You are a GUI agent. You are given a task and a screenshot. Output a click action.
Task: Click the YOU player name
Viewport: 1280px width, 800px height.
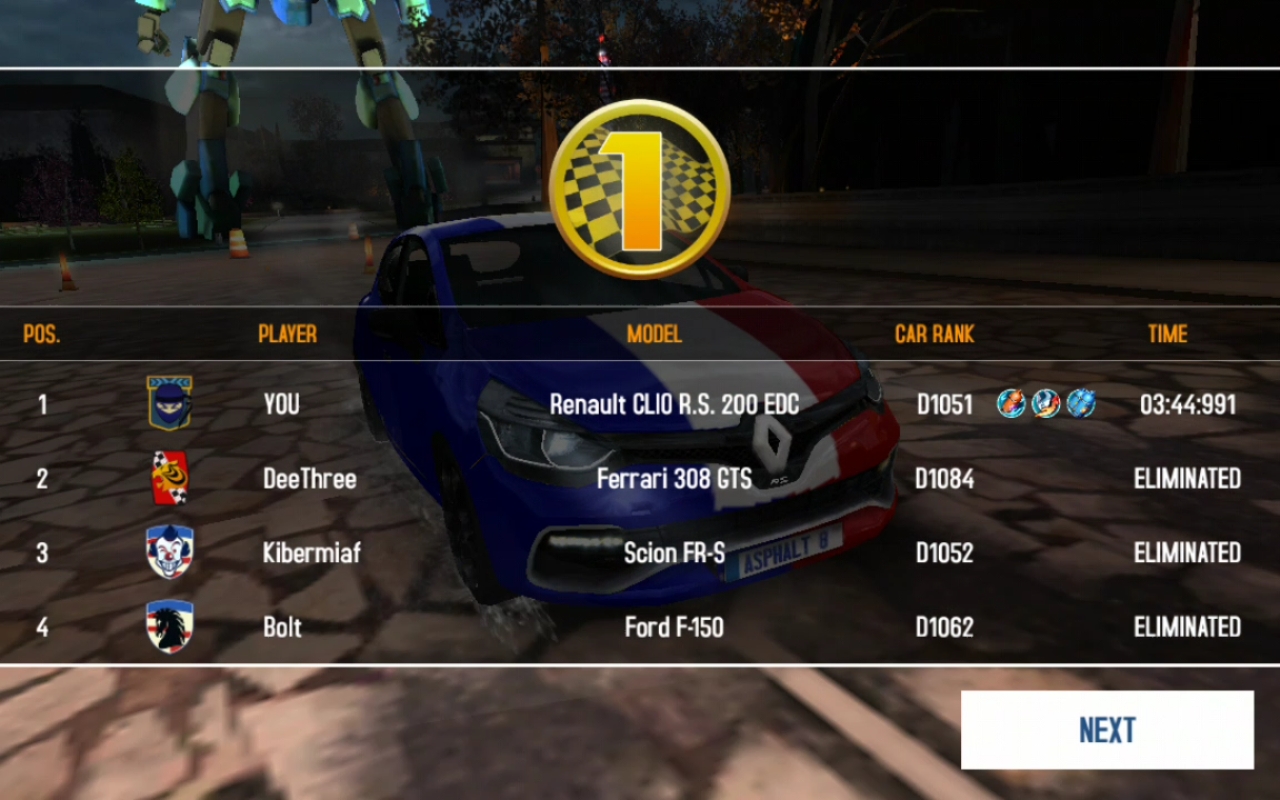tap(282, 404)
